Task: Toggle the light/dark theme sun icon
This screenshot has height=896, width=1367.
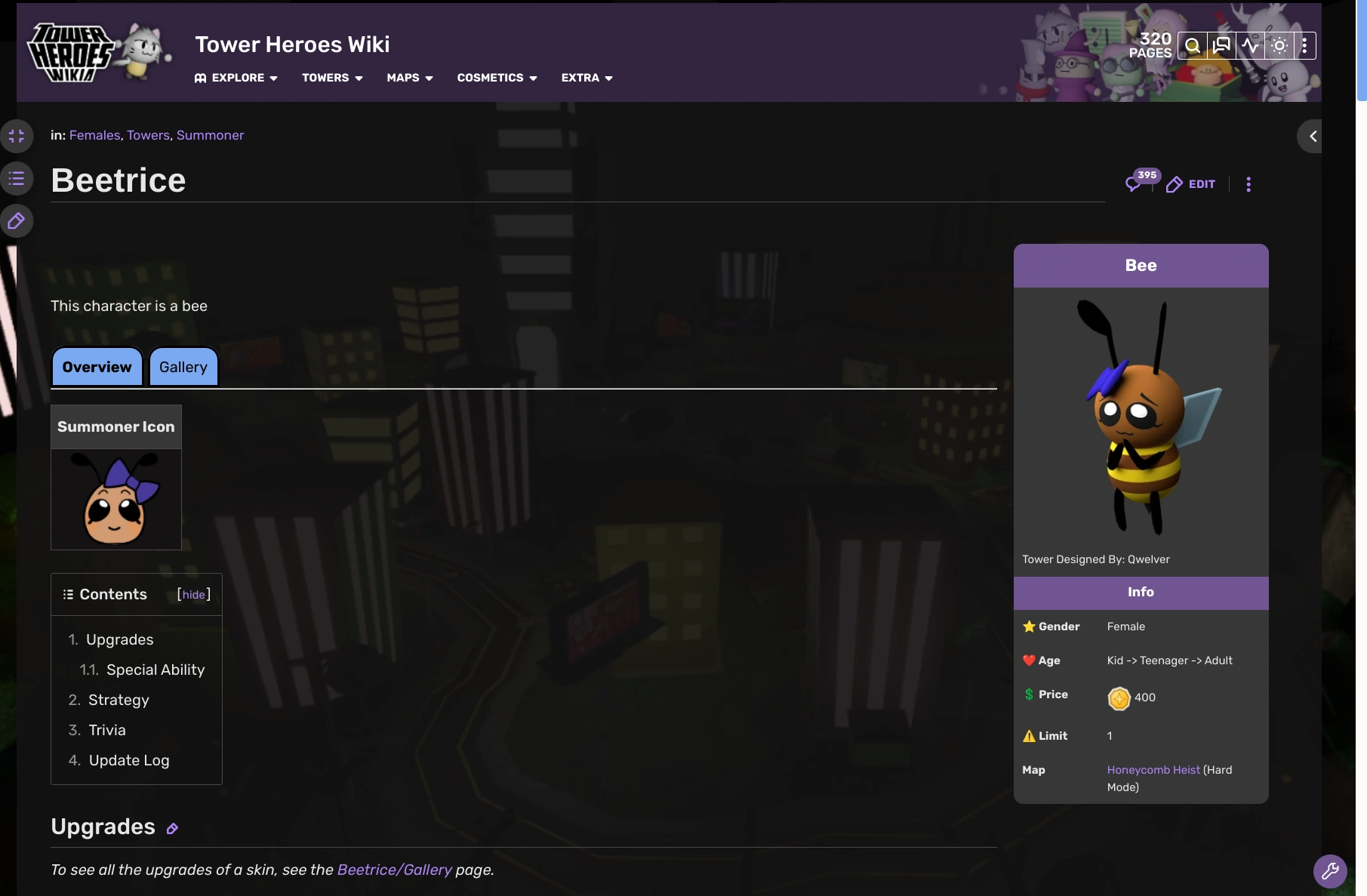Action: pos(1279,45)
